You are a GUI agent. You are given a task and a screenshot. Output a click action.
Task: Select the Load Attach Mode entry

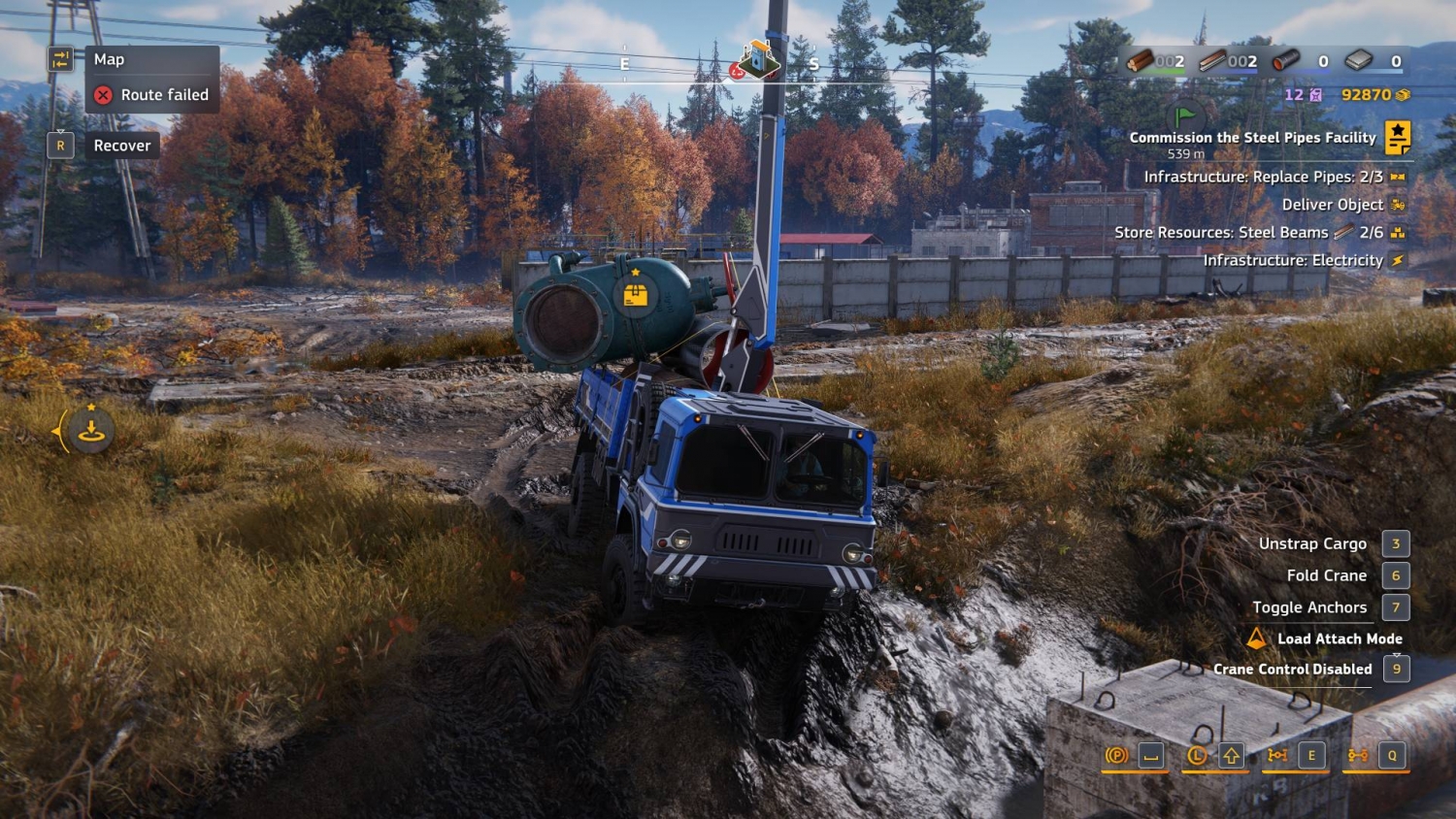point(1339,639)
